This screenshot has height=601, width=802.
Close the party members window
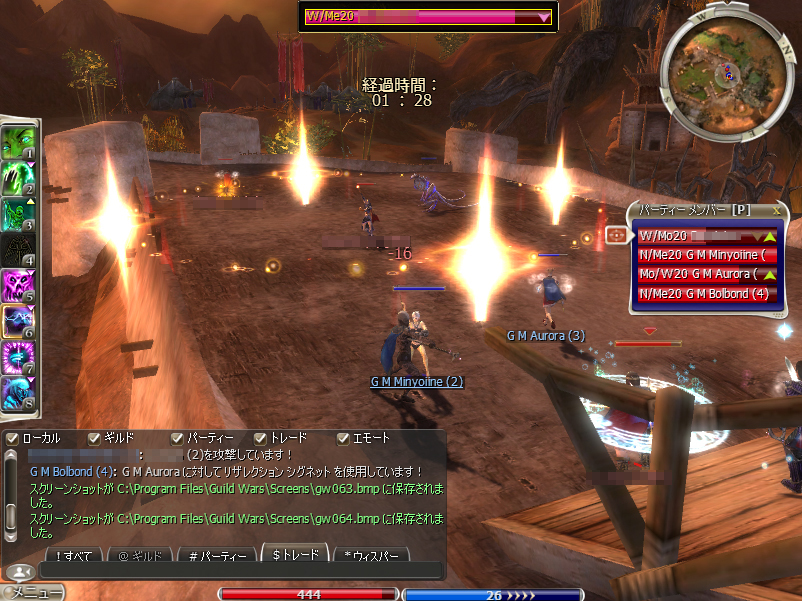(x=777, y=211)
